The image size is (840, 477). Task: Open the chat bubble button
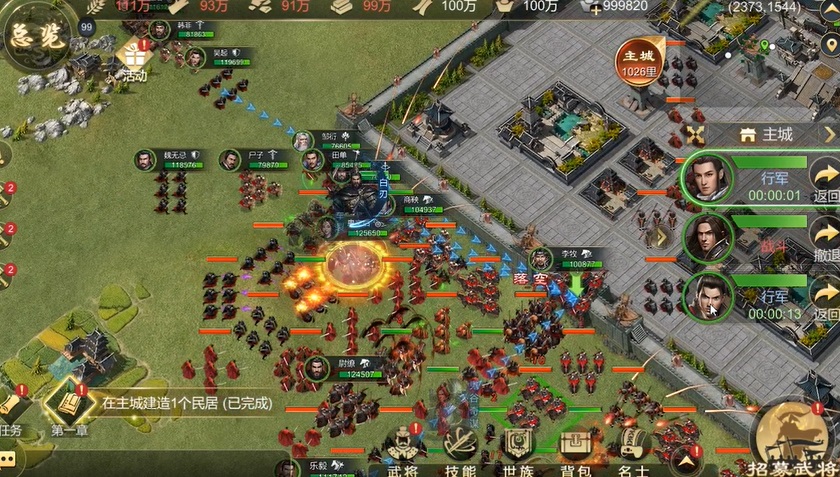pyautogui.click(x=8, y=459)
